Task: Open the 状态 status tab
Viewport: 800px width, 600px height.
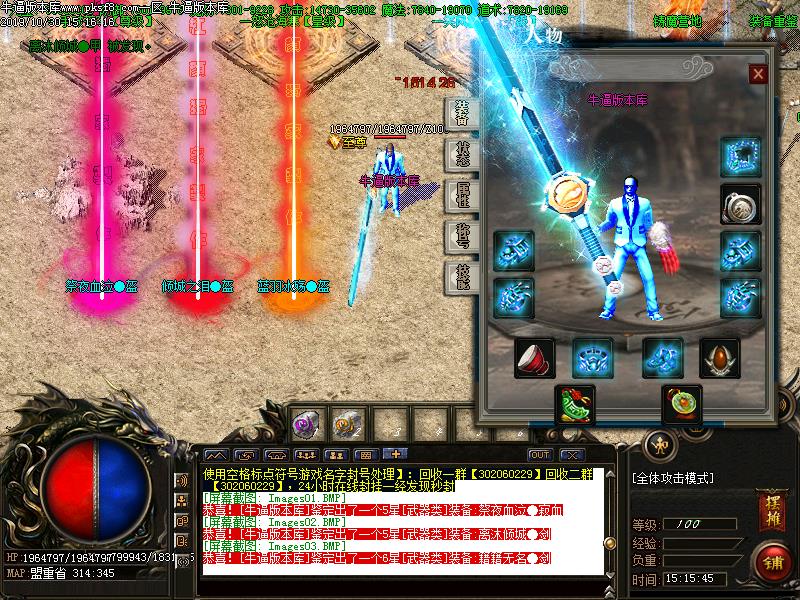Action: [x=461, y=154]
